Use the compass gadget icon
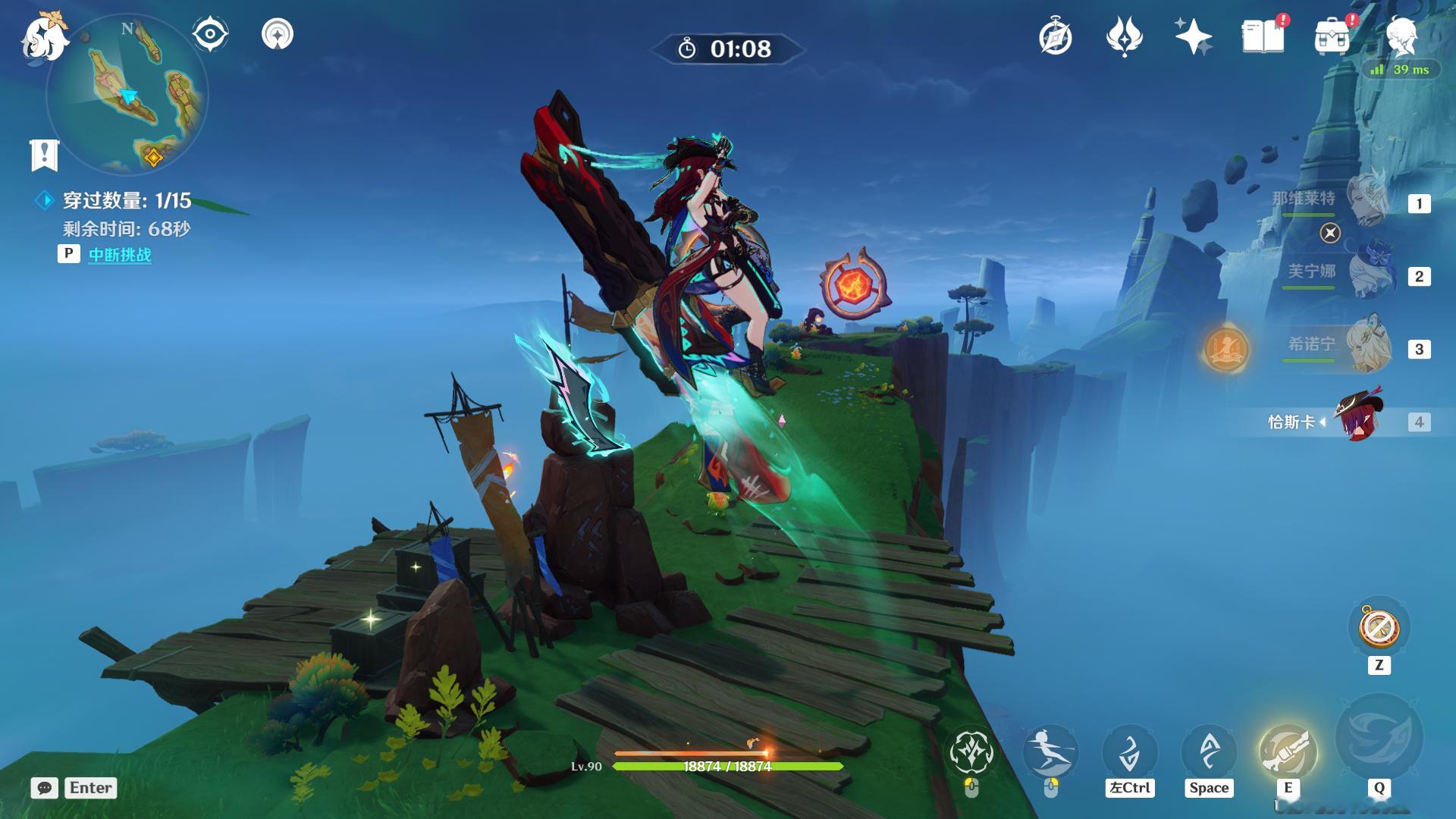This screenshot has width=1456, height=819. (x=1379, y=627)
